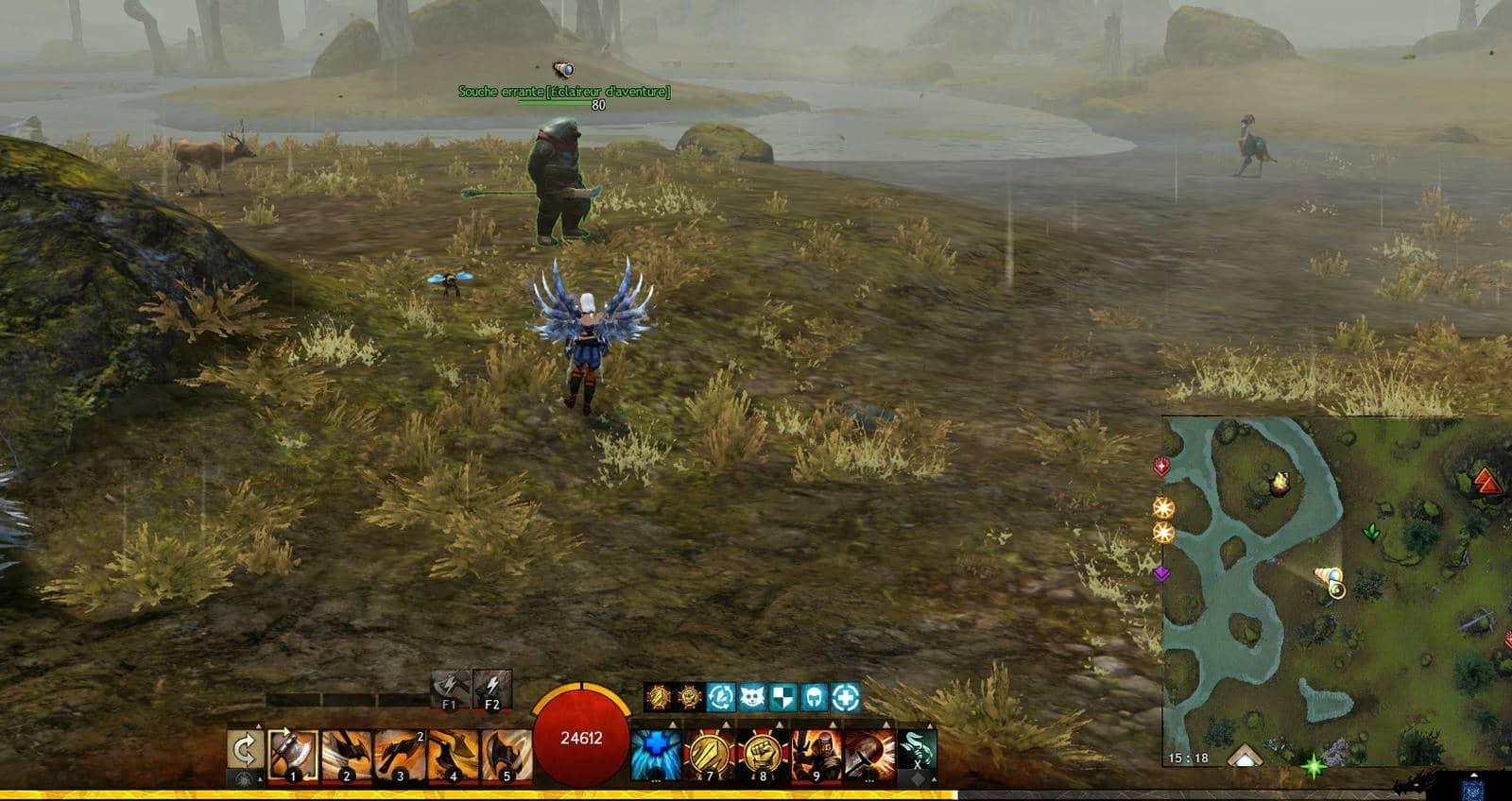Activate axe skill in slot 1

pos(292,755)
